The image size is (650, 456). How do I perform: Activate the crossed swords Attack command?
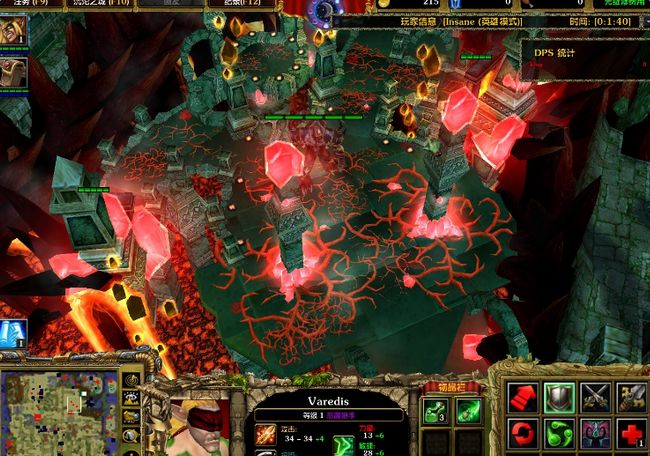click(x=596, y=397)
